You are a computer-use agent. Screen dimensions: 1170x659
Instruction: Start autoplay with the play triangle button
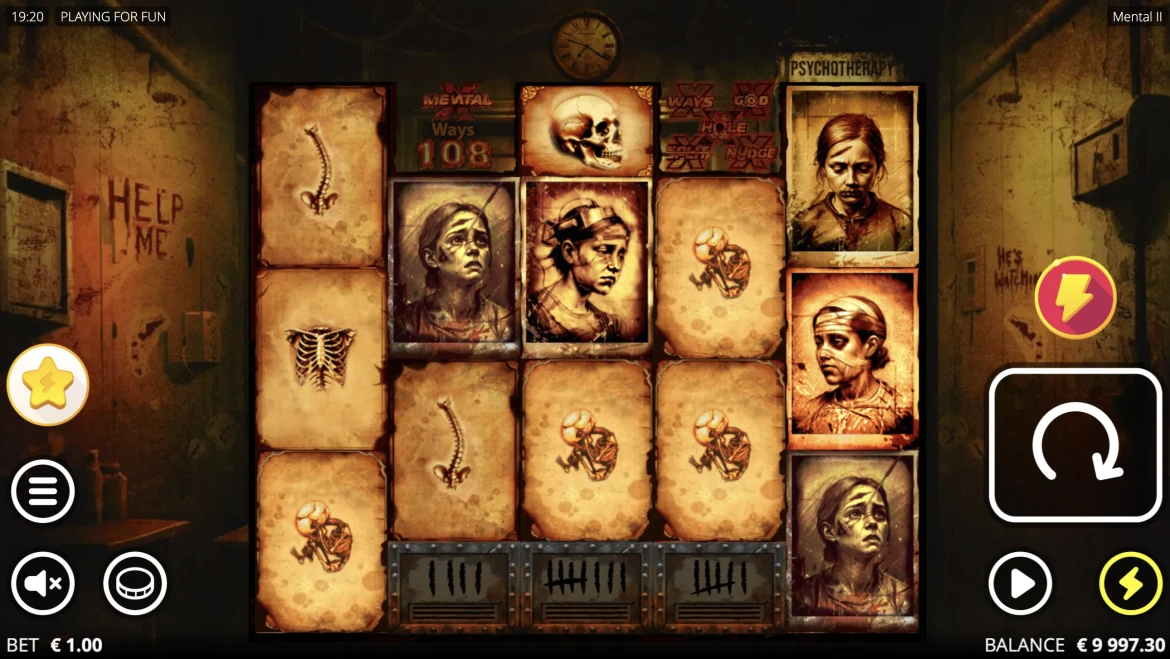click(x=1020, y=583)
